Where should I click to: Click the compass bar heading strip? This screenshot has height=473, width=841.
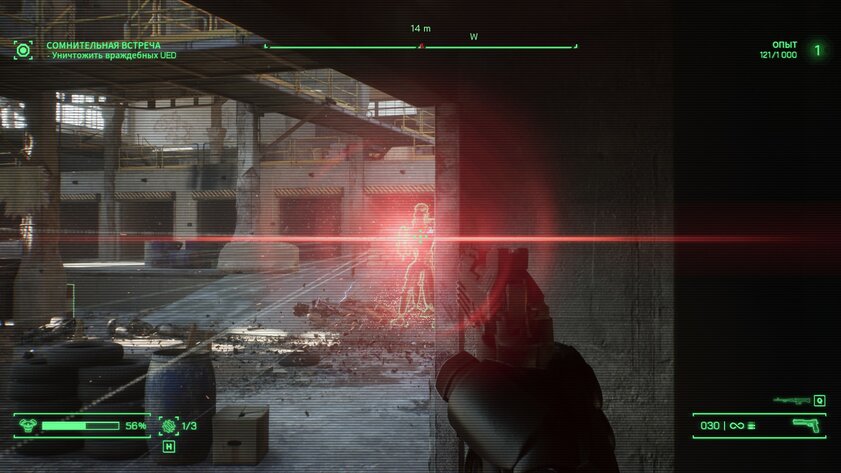[x=420, y=46]
